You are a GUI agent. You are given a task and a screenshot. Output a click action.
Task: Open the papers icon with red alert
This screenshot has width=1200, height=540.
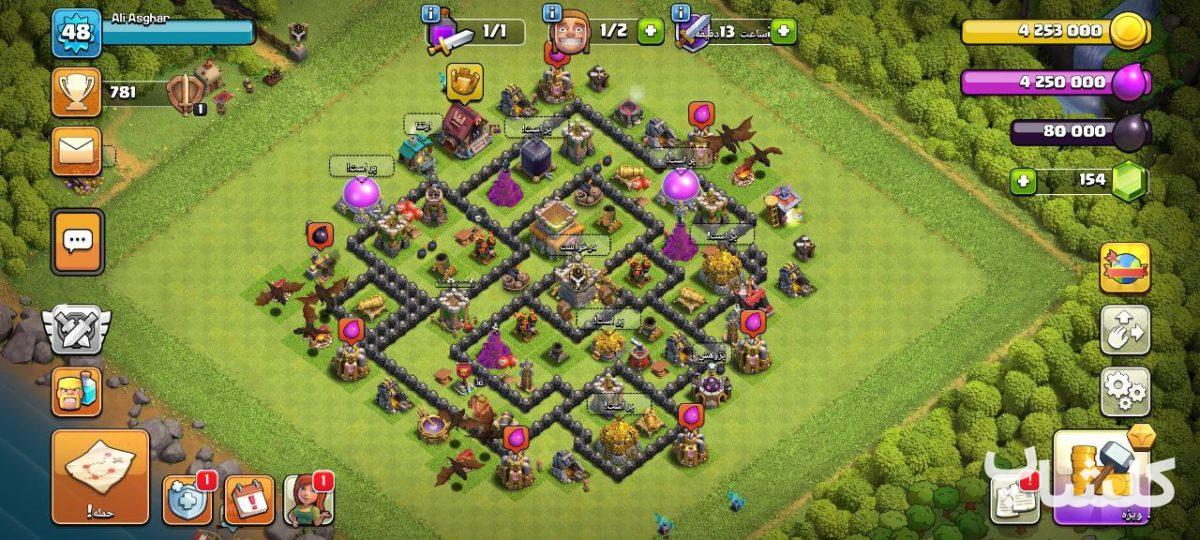pos(1015,498)
